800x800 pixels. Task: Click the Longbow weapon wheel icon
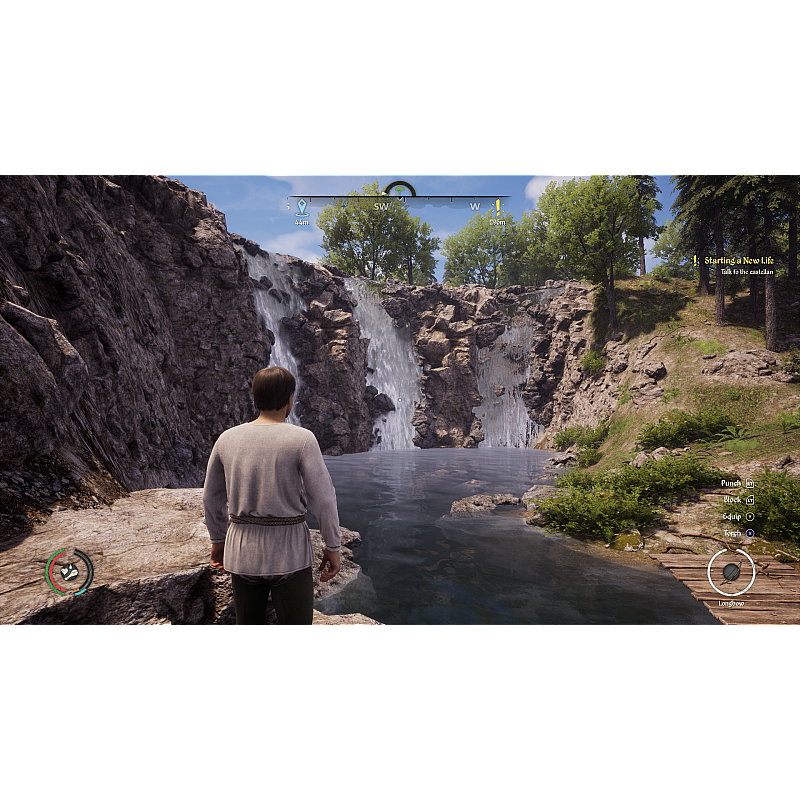click(x=731, y=572)
